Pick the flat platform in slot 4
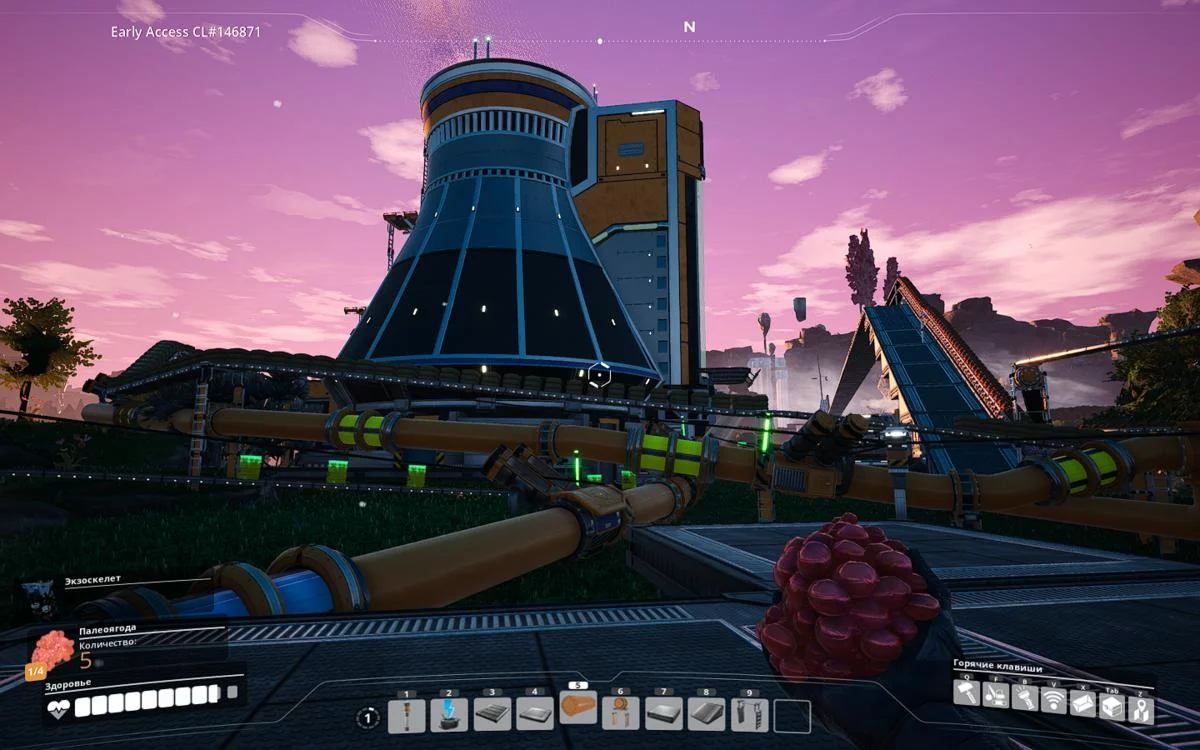1200x750 pixels. 534,715
